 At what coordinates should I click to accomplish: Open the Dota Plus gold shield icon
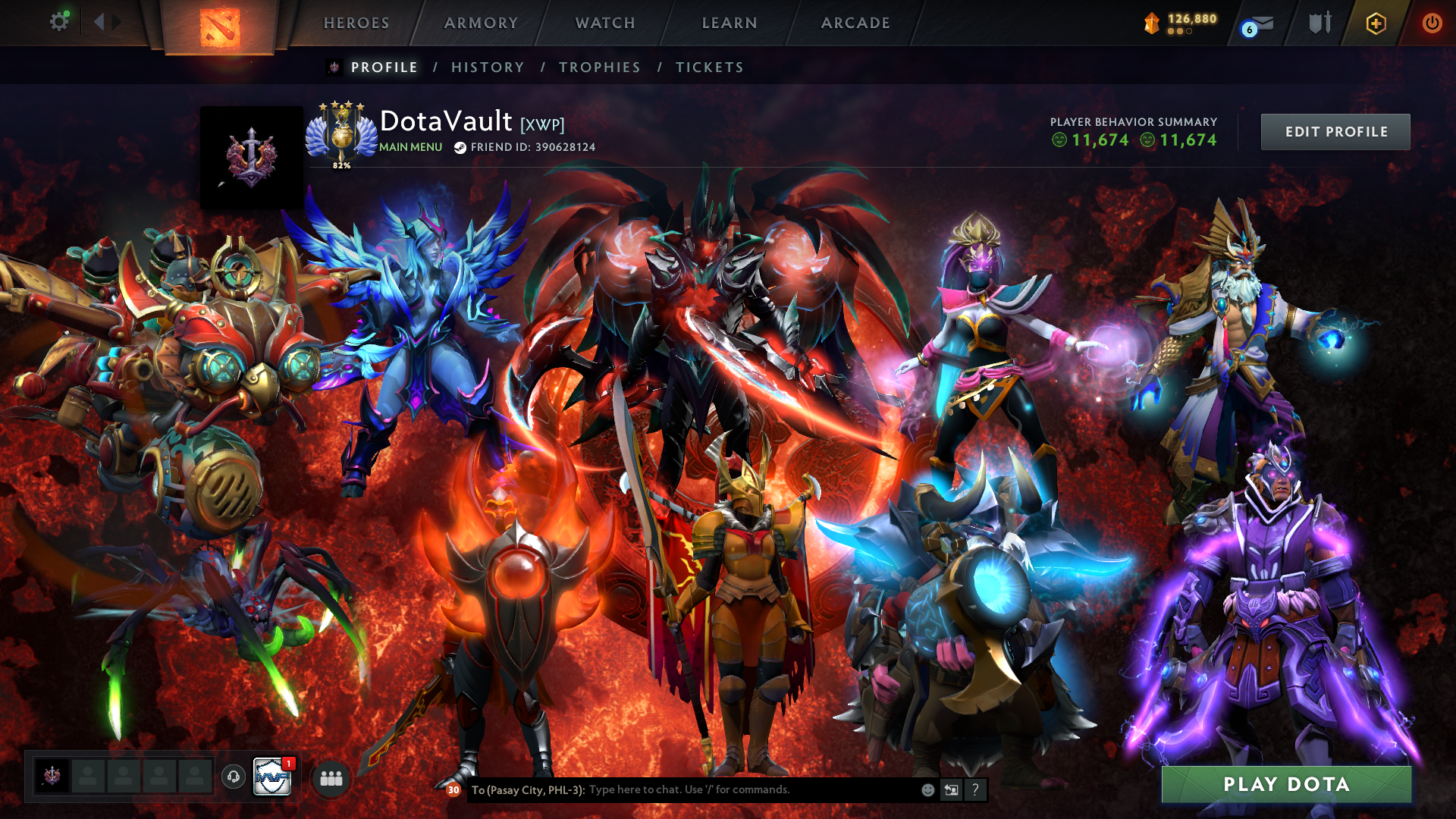[1376, 24]
